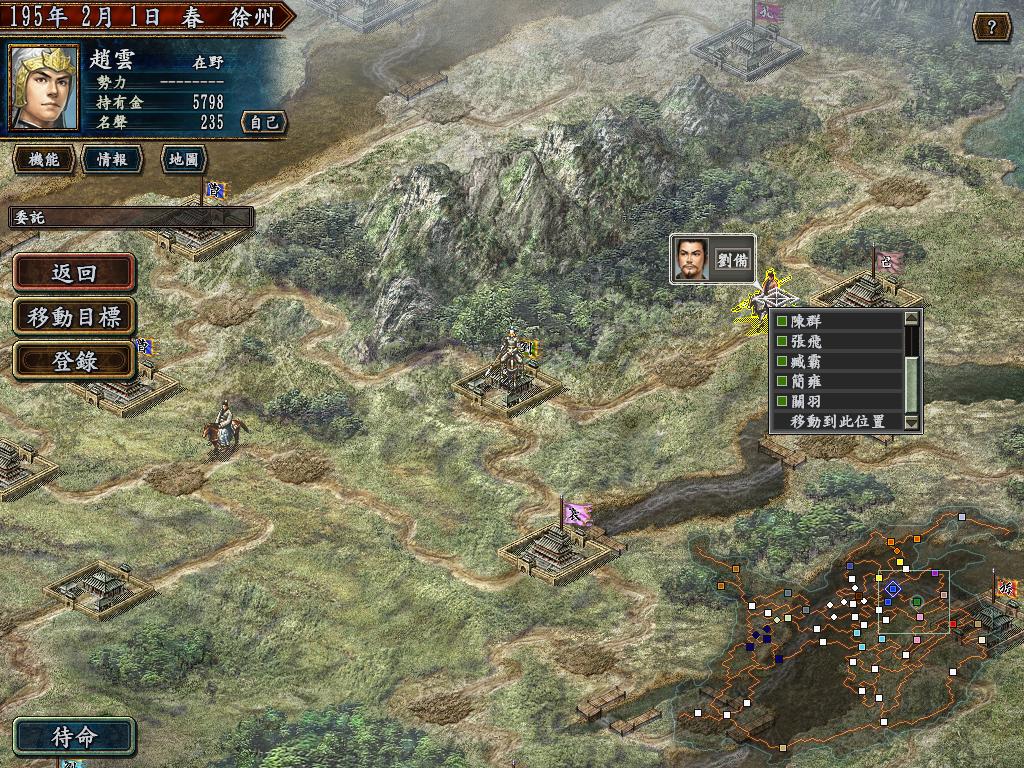Click the popup list's scroll-up arrow
1024x768 pixels.
coord(911,319)
